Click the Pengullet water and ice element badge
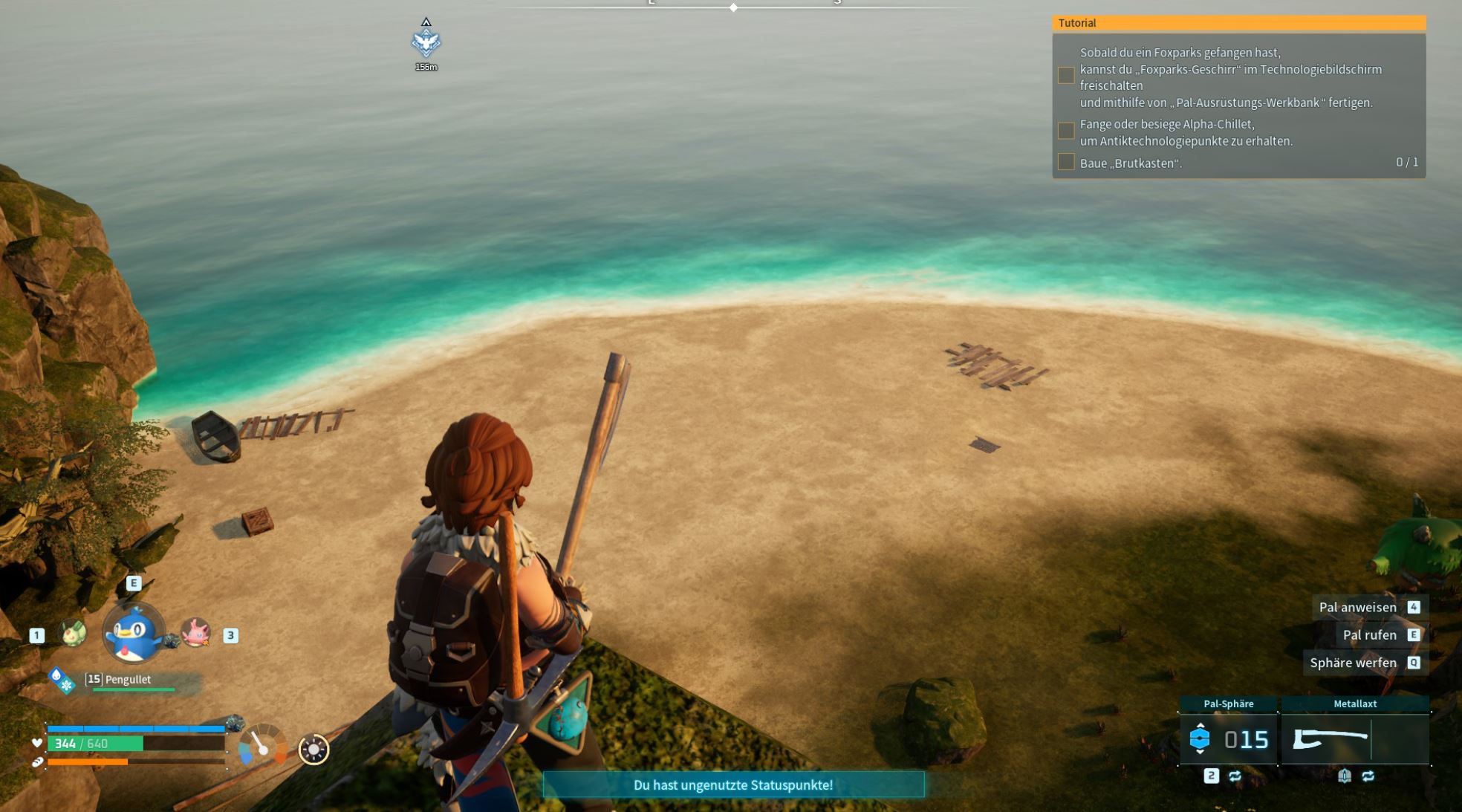This screenshot has width=1462, height=812. pyautogui.click(x=62, y=681)
